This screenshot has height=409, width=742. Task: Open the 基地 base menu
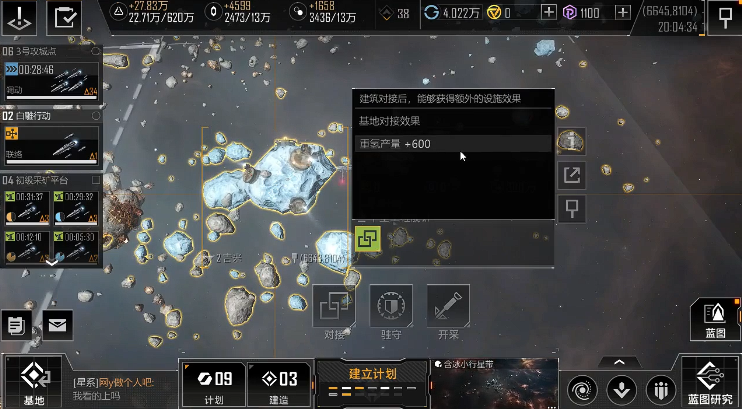click(33, 381)
